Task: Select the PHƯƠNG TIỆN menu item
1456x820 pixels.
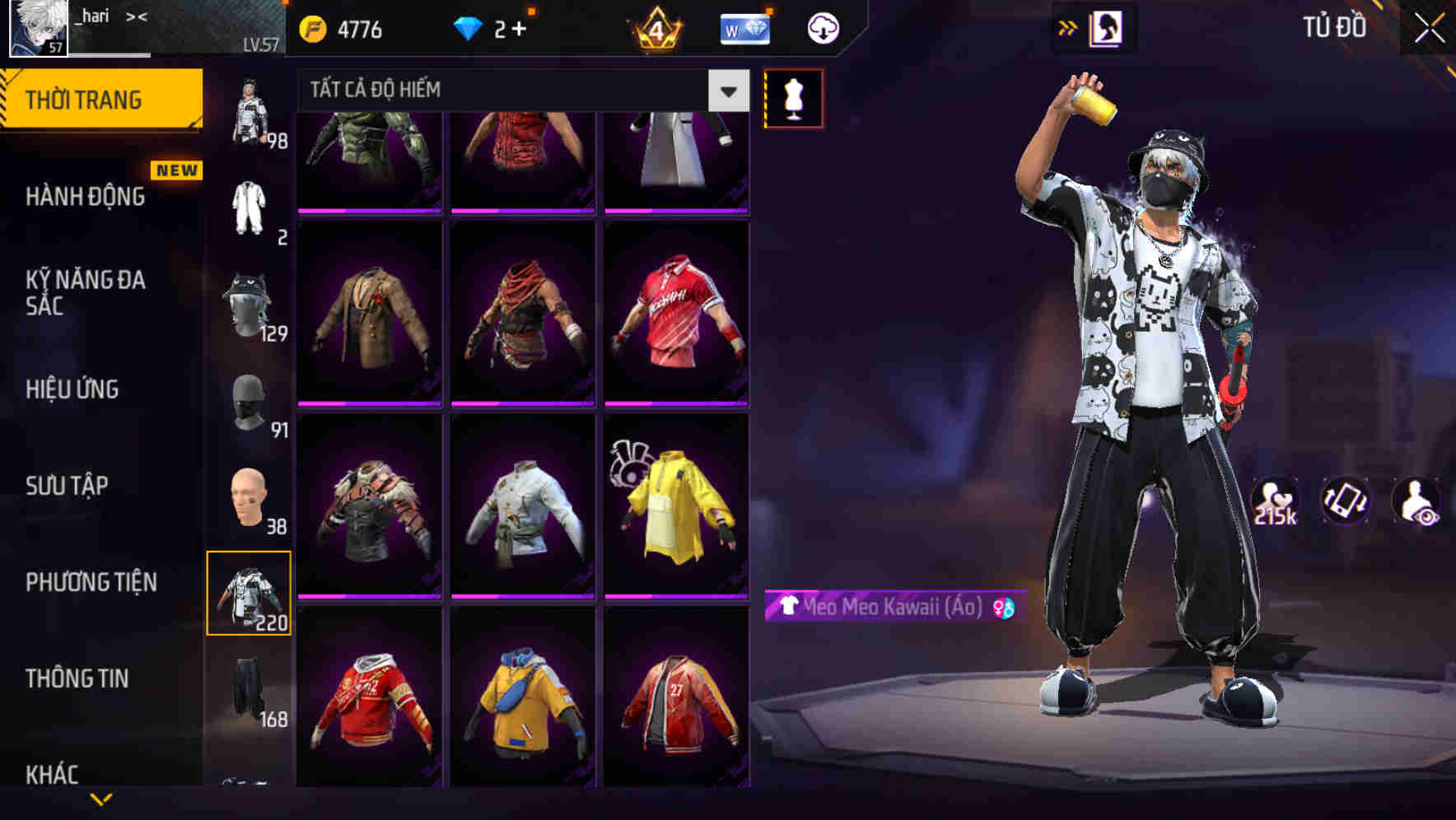Action: tap(89, 582)
